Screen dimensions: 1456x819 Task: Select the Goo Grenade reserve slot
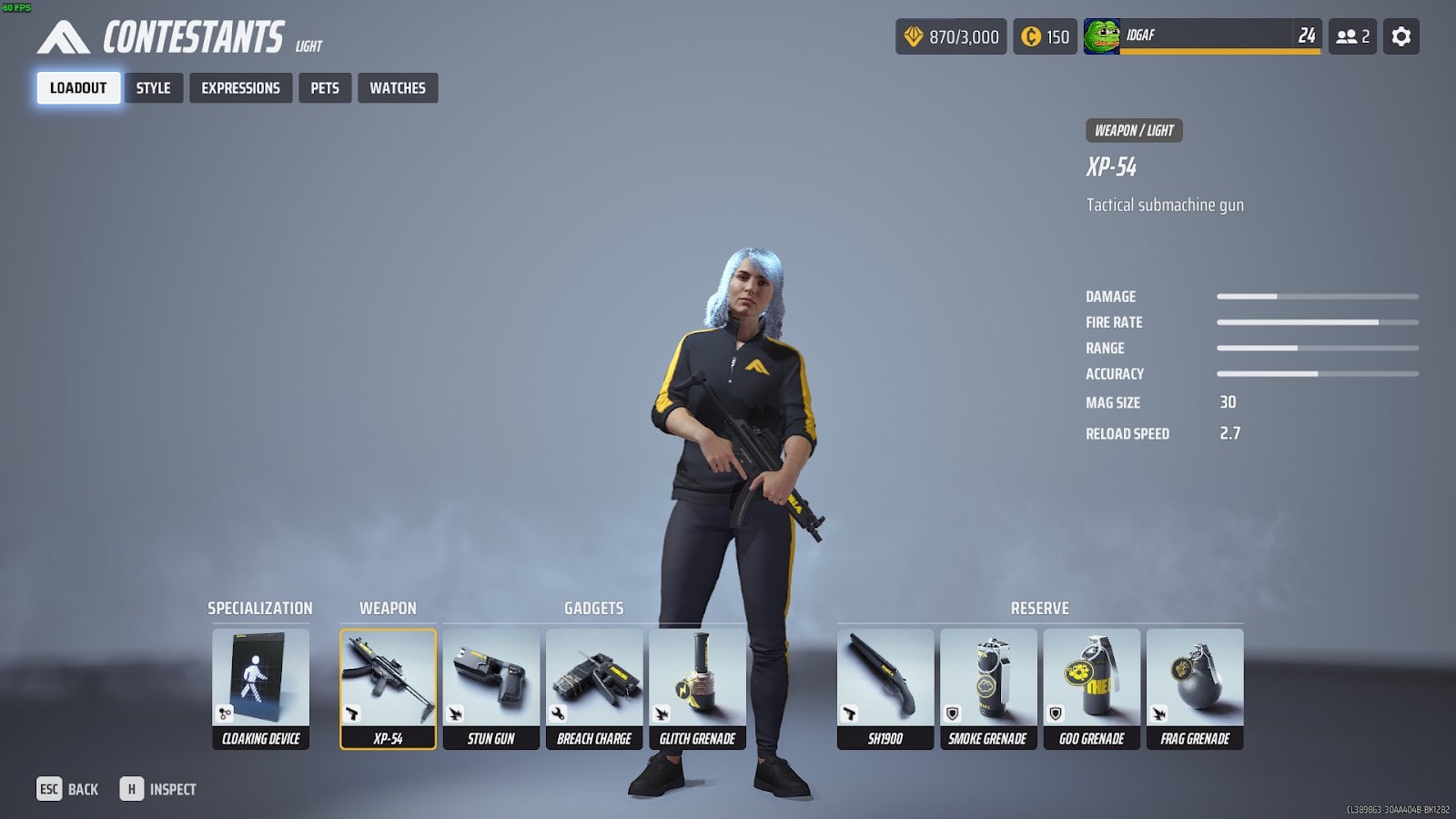(1091, 689)
